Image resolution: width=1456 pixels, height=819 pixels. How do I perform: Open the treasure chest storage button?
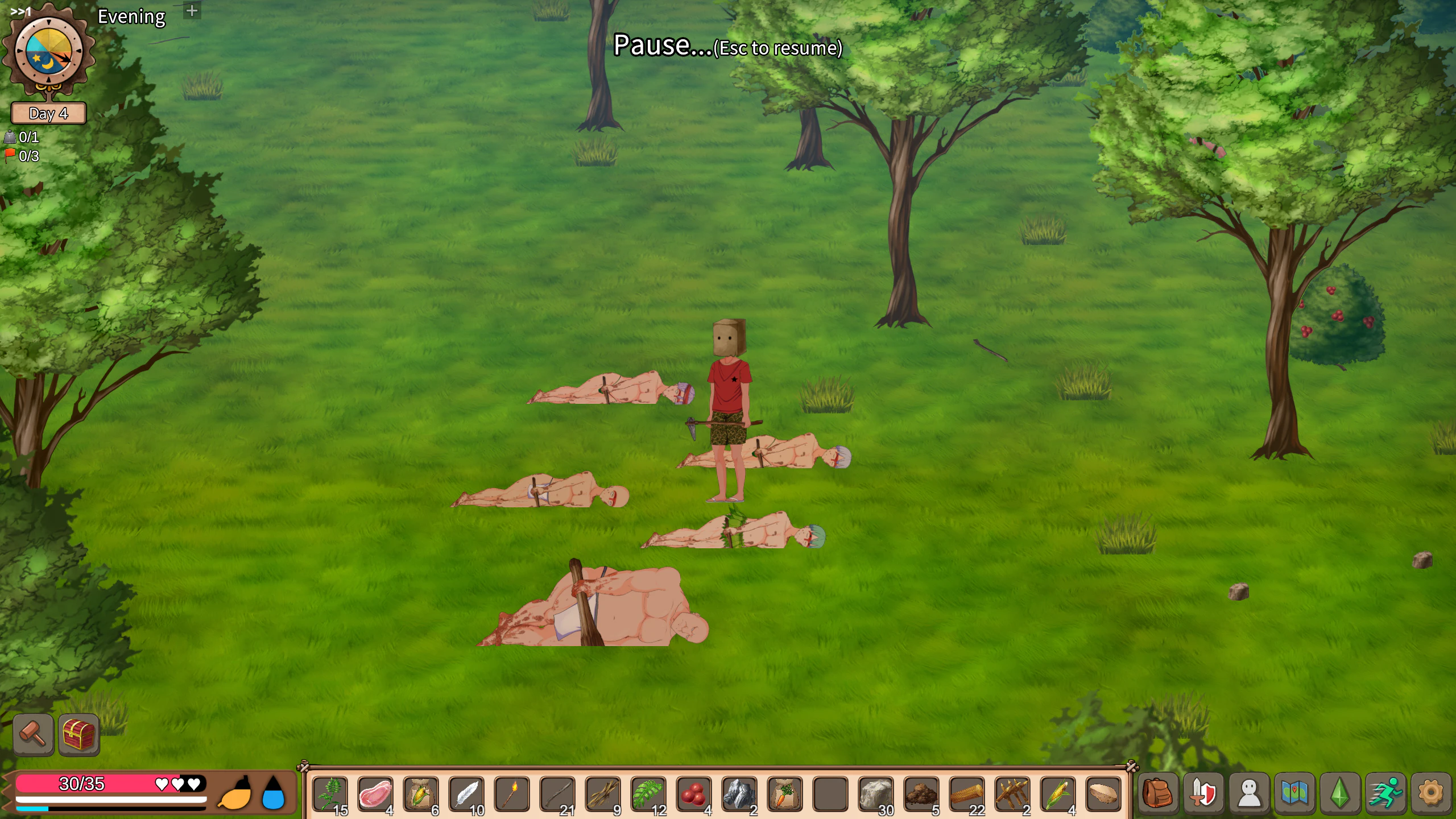click(79, 734)
